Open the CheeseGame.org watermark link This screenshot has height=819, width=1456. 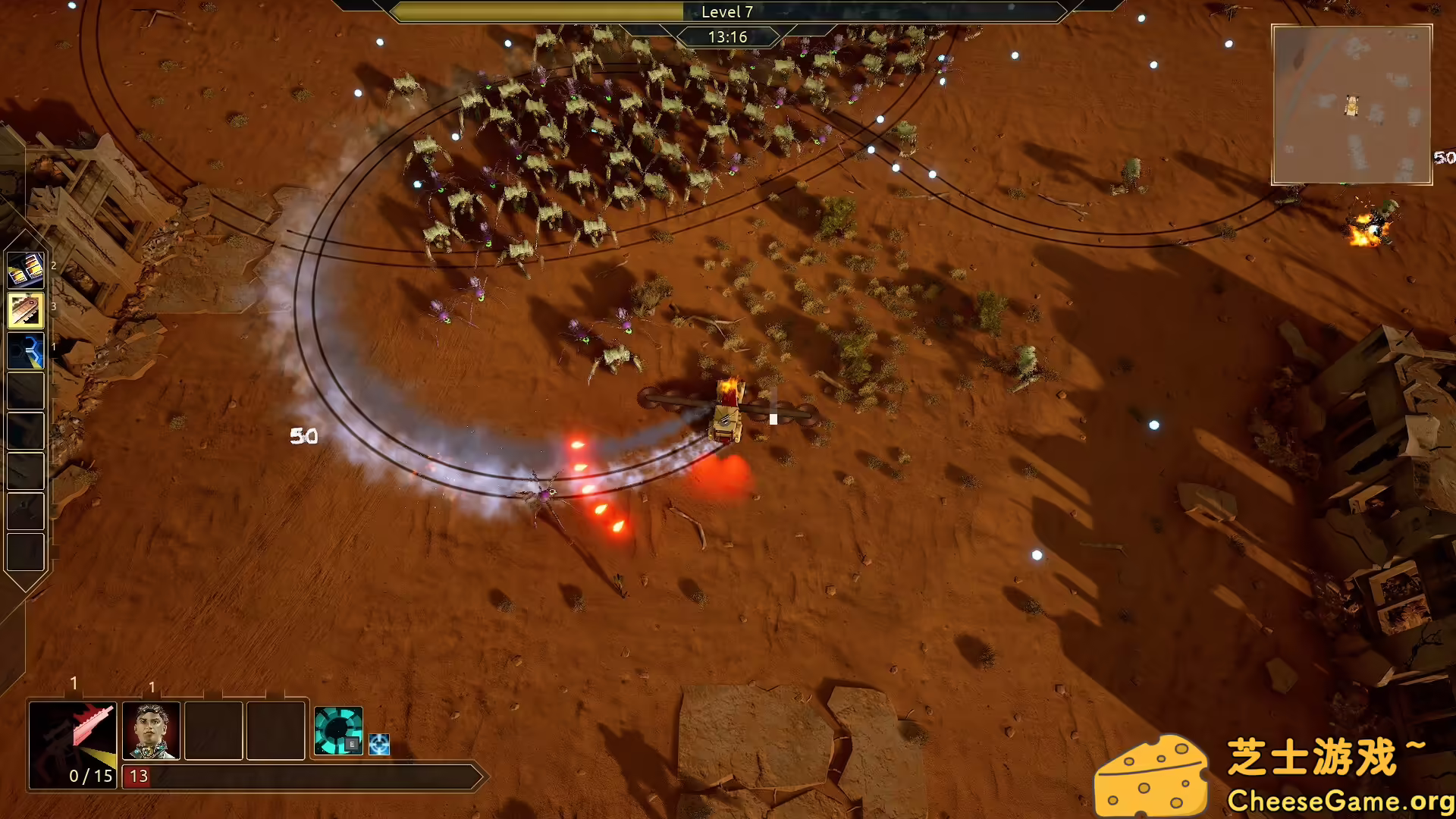(x=1340, y=801)
